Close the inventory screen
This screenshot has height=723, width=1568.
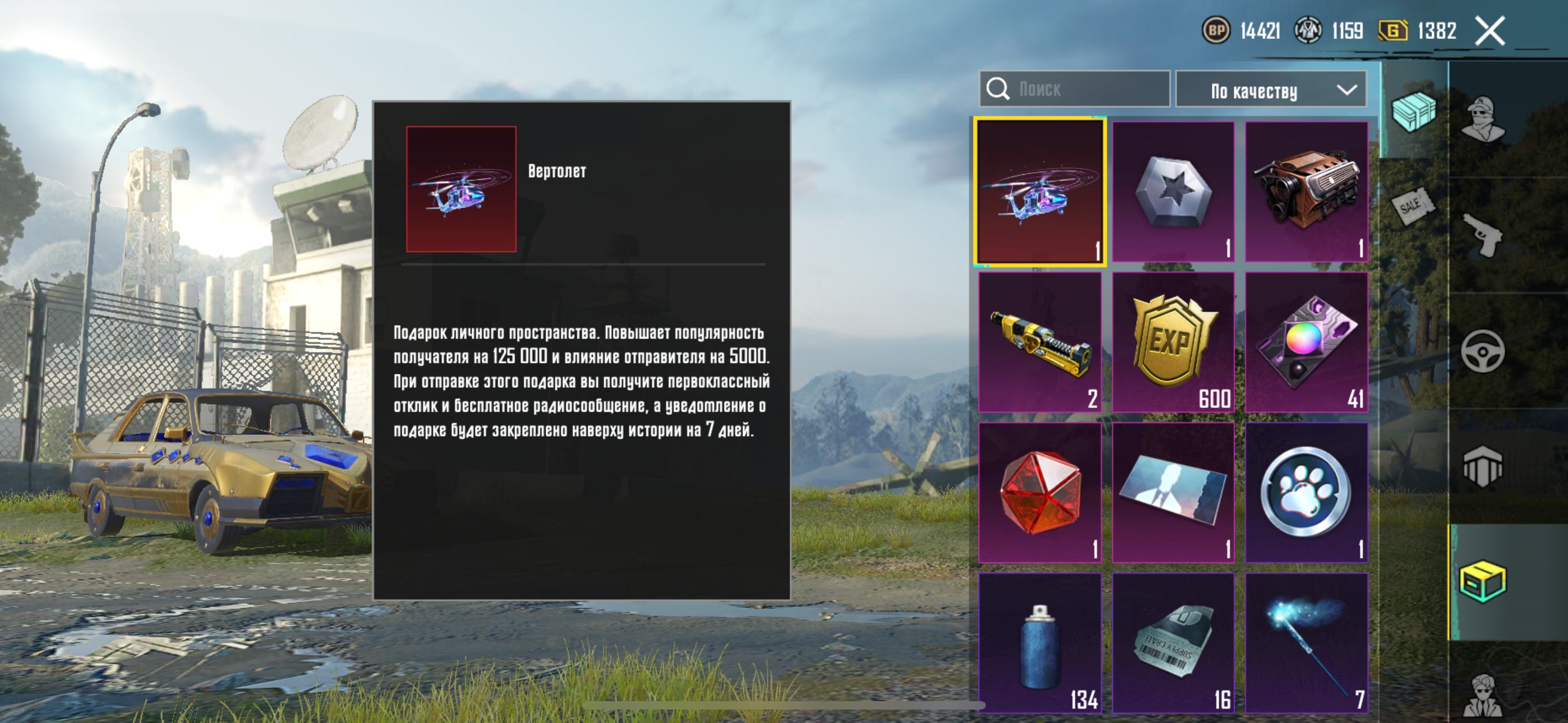[1489, 30]
